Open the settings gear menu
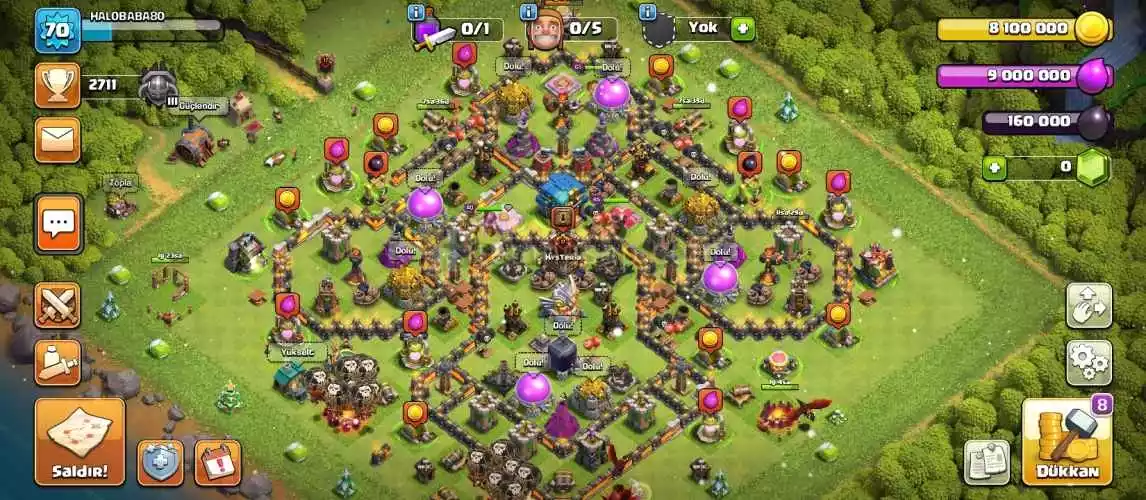 [x=1088, y=361]
